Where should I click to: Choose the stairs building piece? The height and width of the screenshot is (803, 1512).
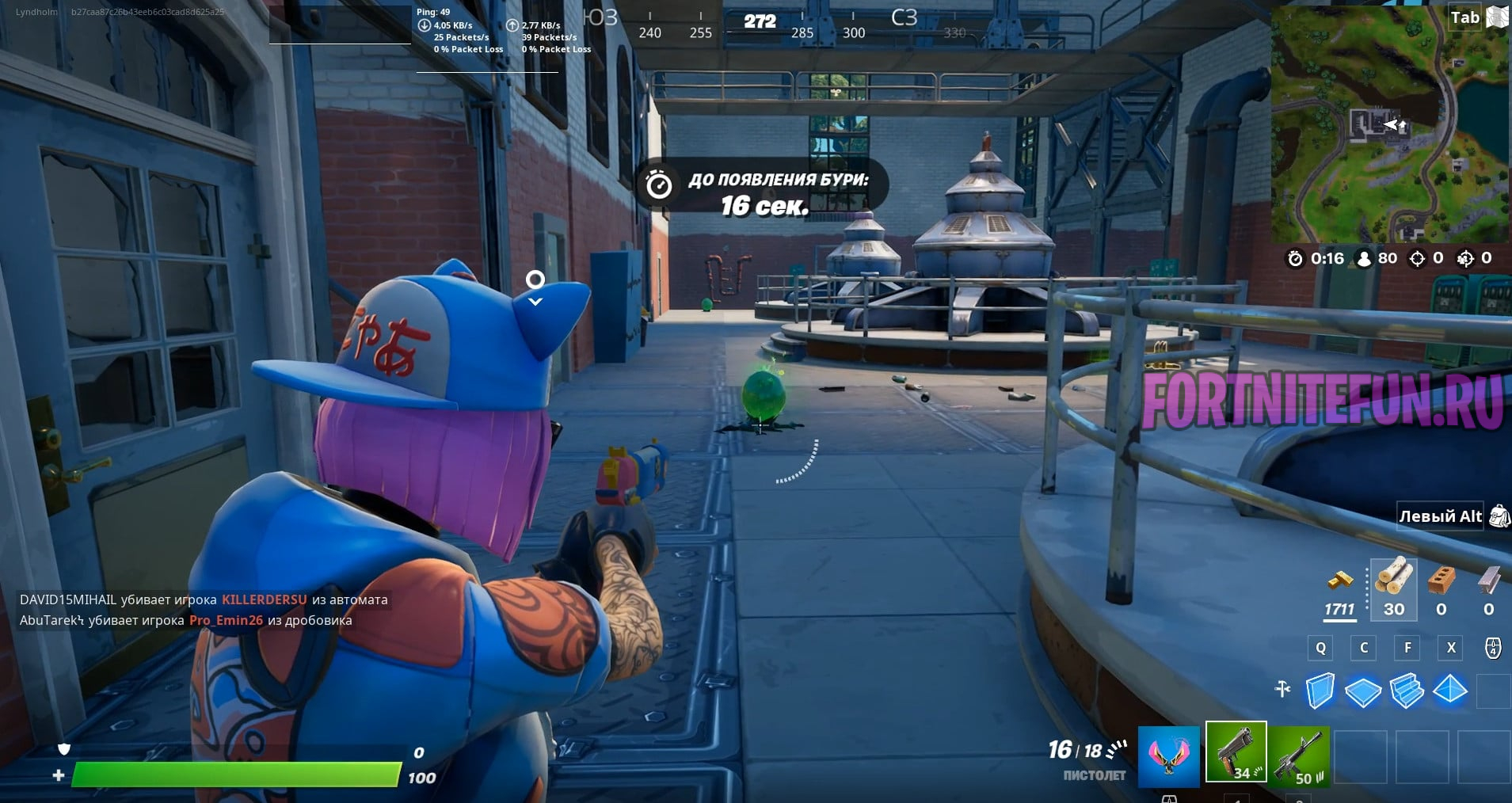click(1407, 690)
